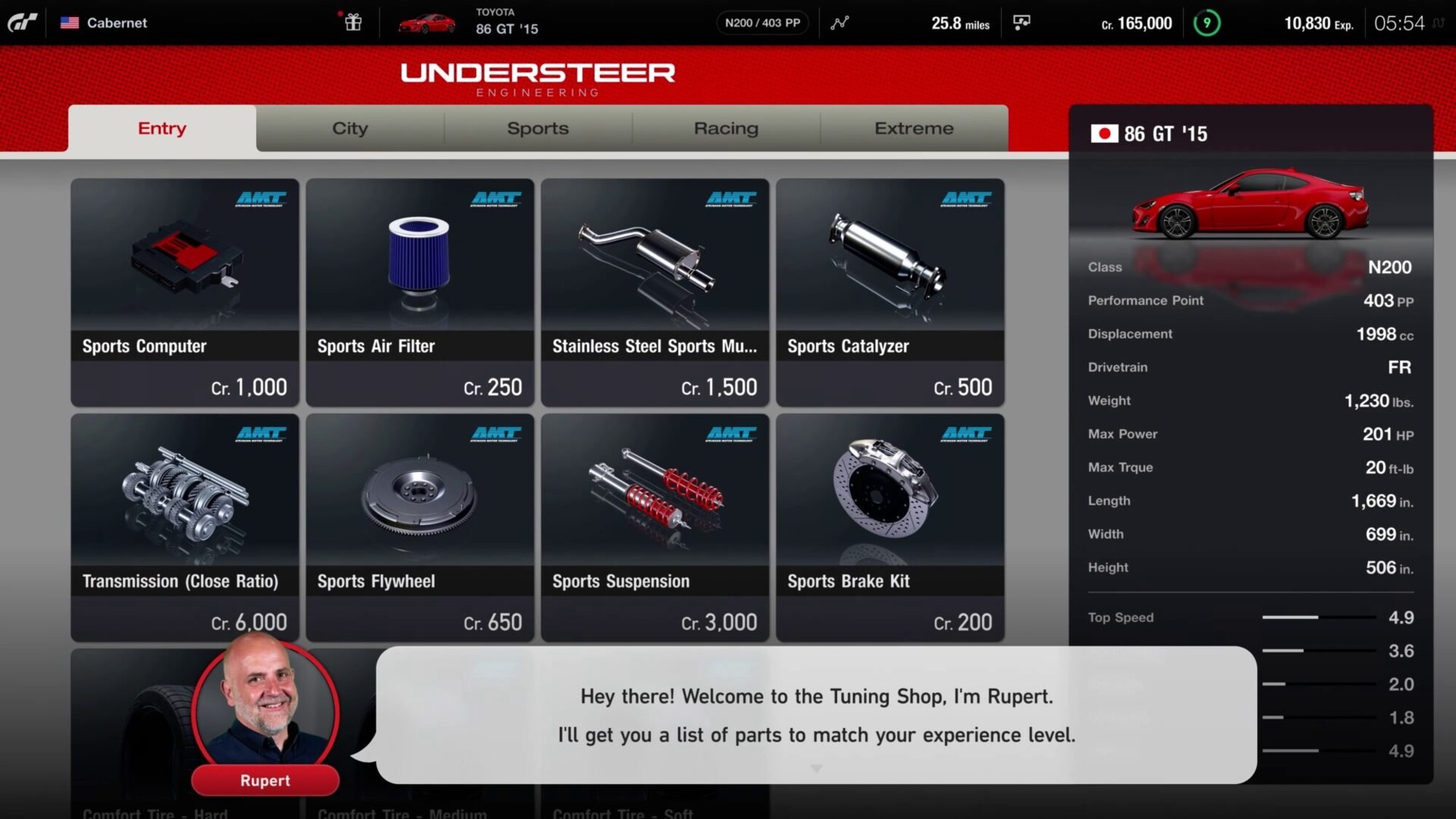Choose the Sports Computer part
Screen dimensions: 1456x819
[x=185, y=292]
